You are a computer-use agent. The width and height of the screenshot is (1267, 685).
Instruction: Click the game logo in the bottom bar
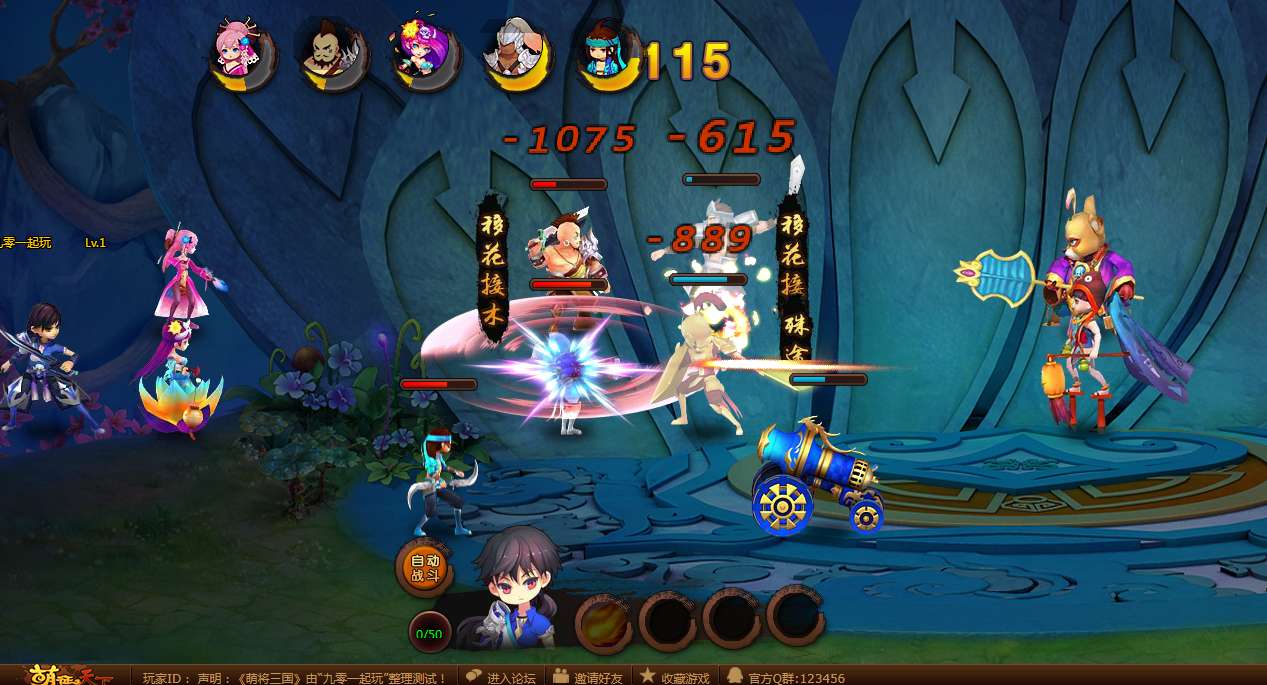pyautogui.click(x=64, y=676)
